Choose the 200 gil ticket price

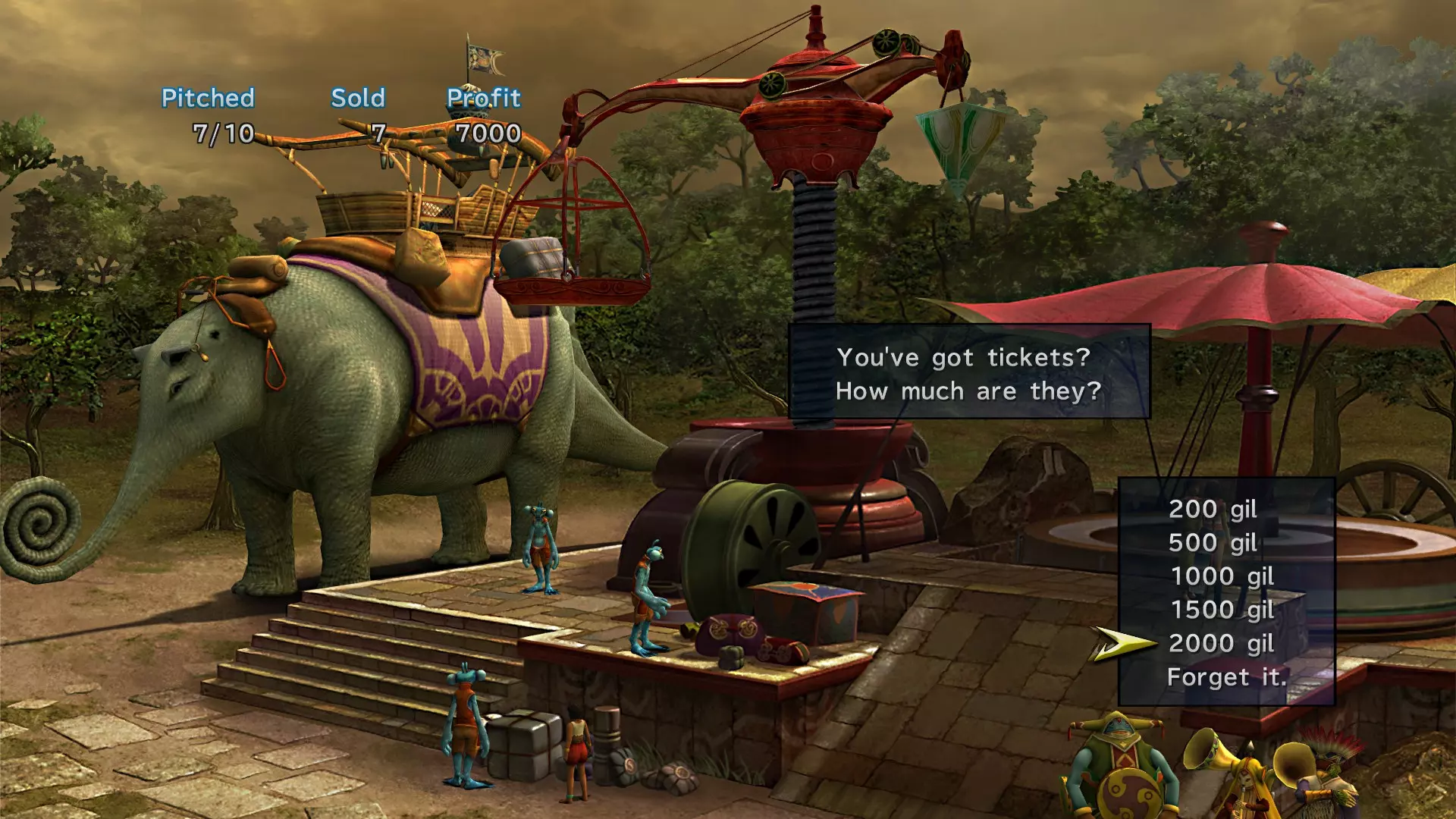pyautogui.click(x=1213, y=509)
